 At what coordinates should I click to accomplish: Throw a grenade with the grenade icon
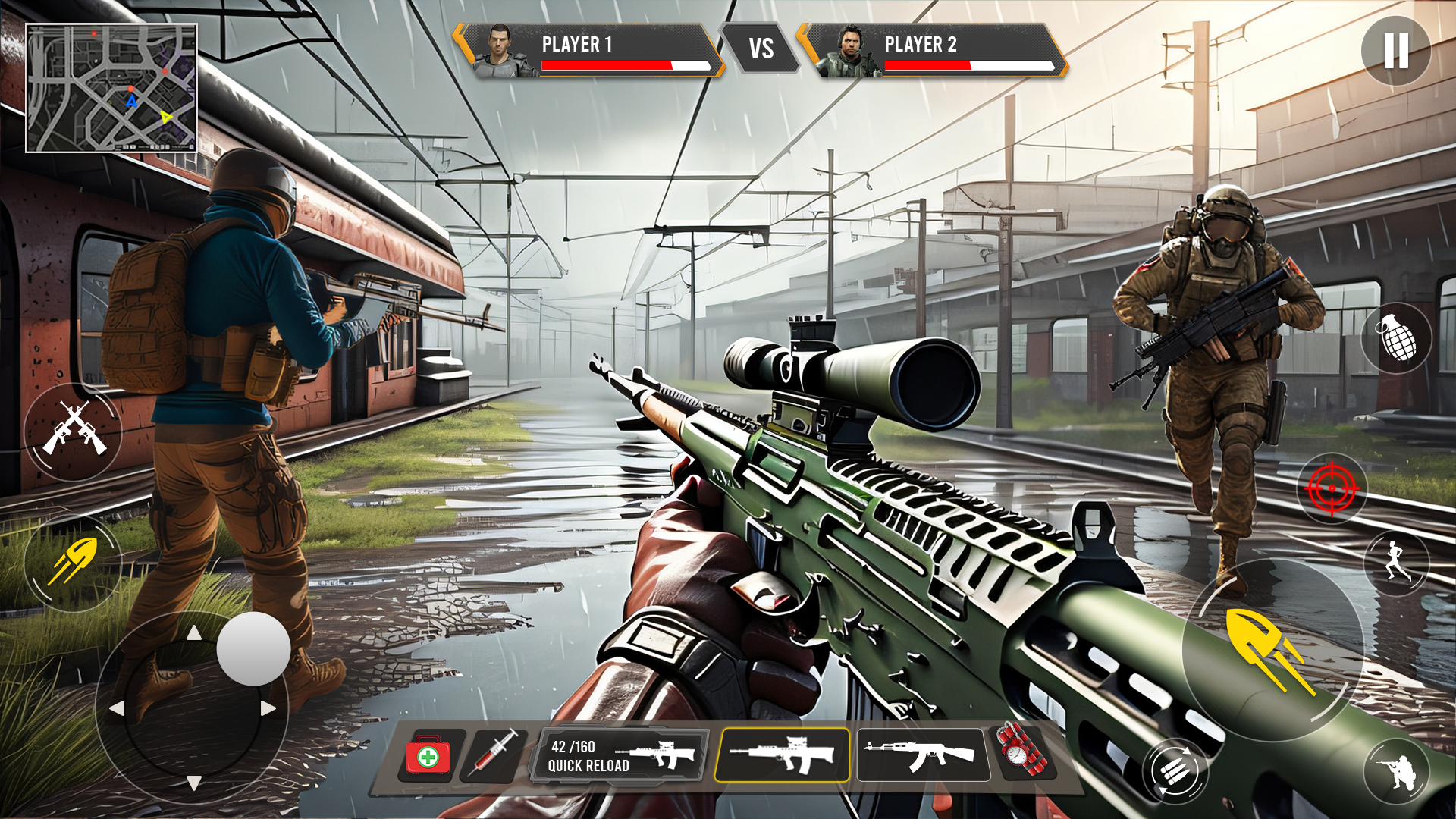point(1397,337)
